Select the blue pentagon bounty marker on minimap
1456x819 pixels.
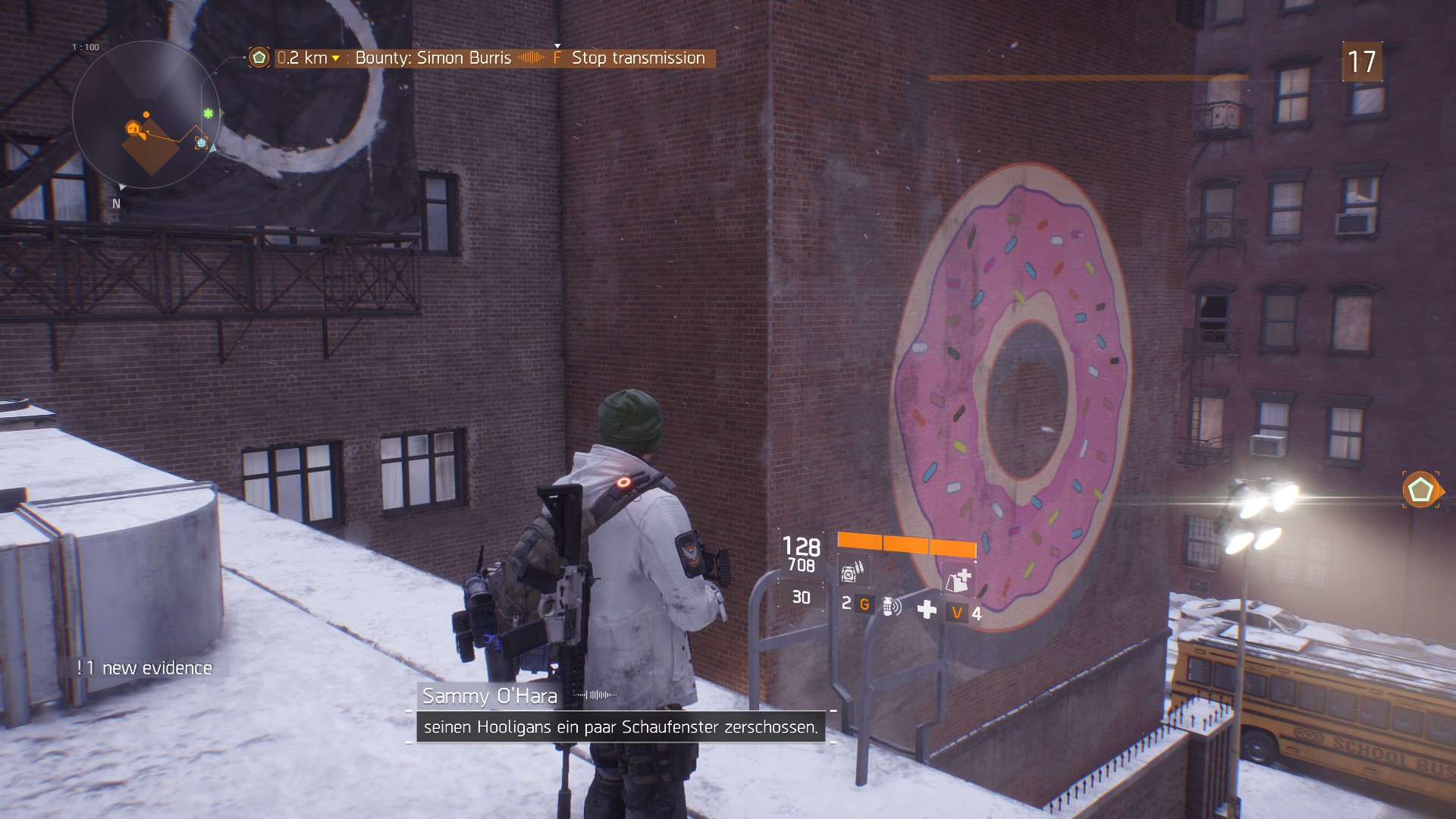[201, 143]
